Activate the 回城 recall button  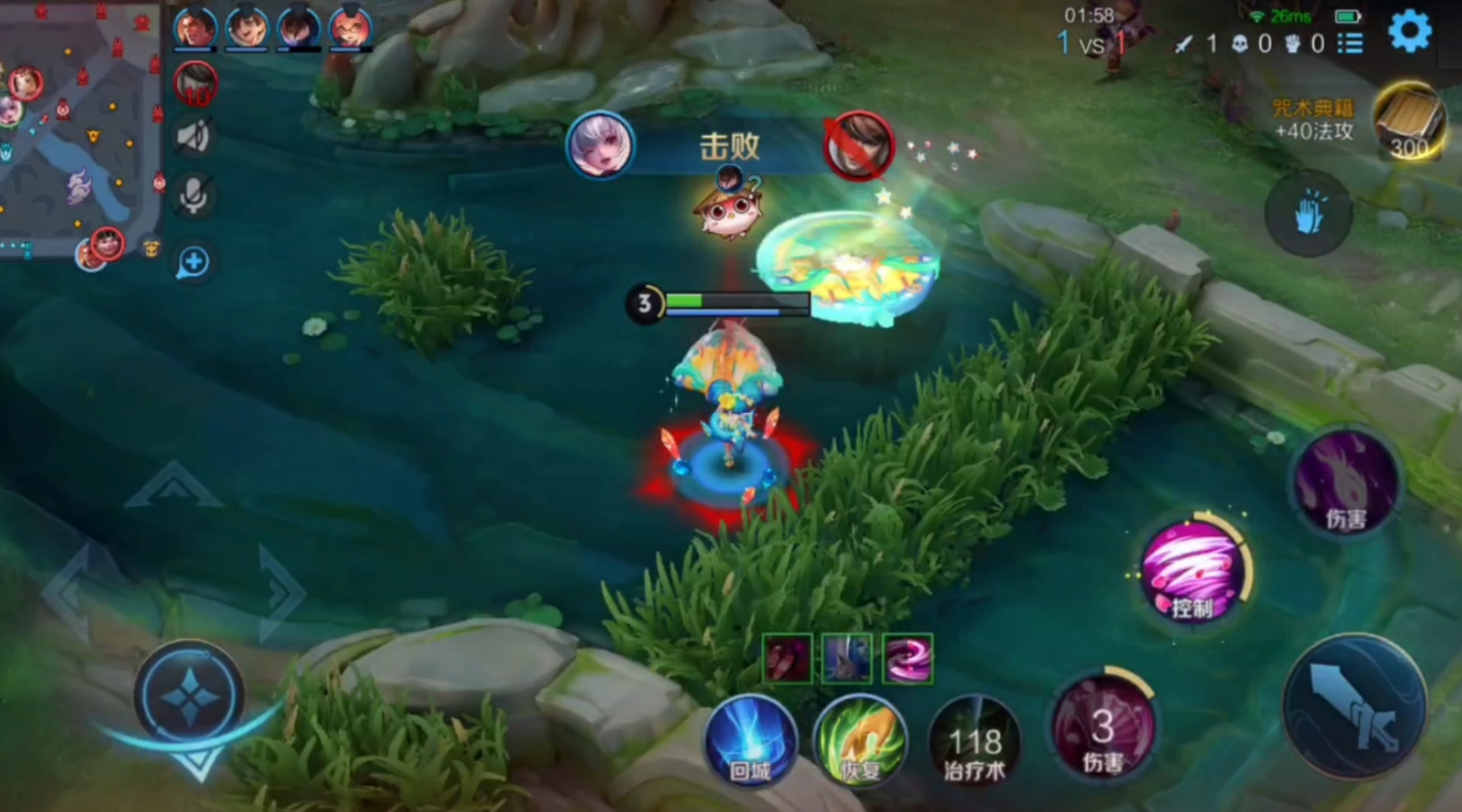tap(751, 741)
